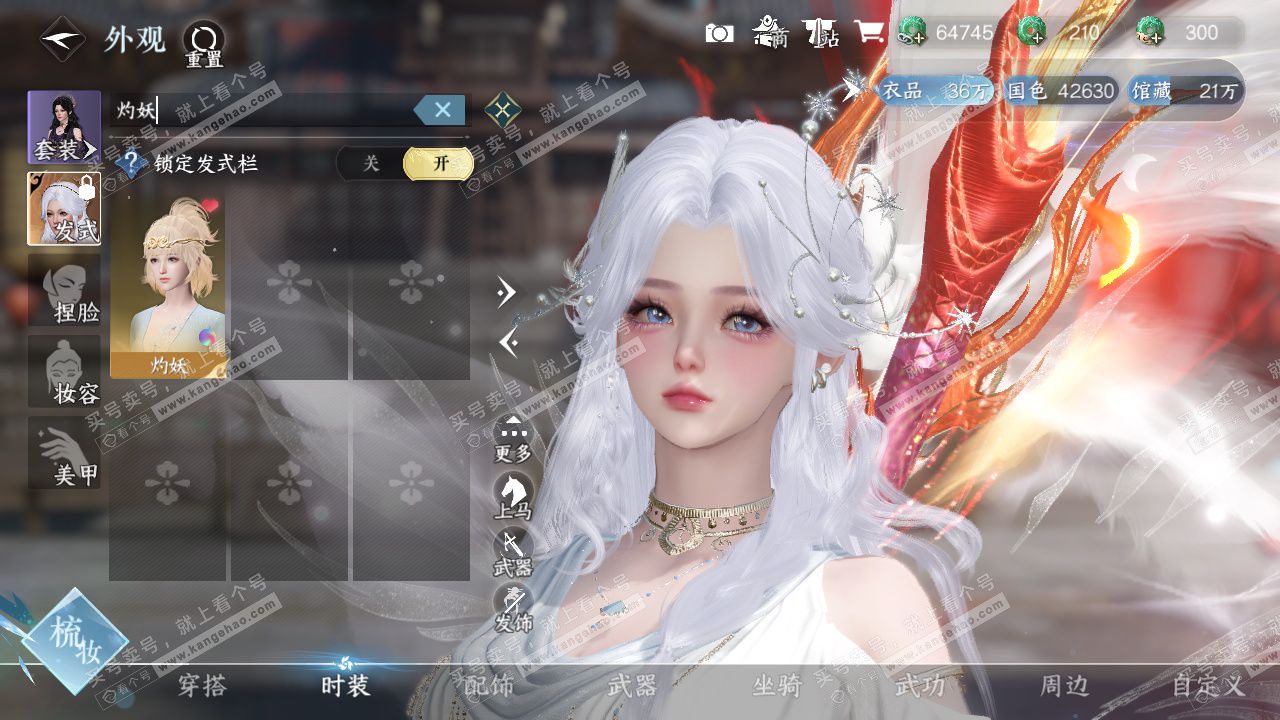Click the 上马 mount button

[x=512, y=495]
